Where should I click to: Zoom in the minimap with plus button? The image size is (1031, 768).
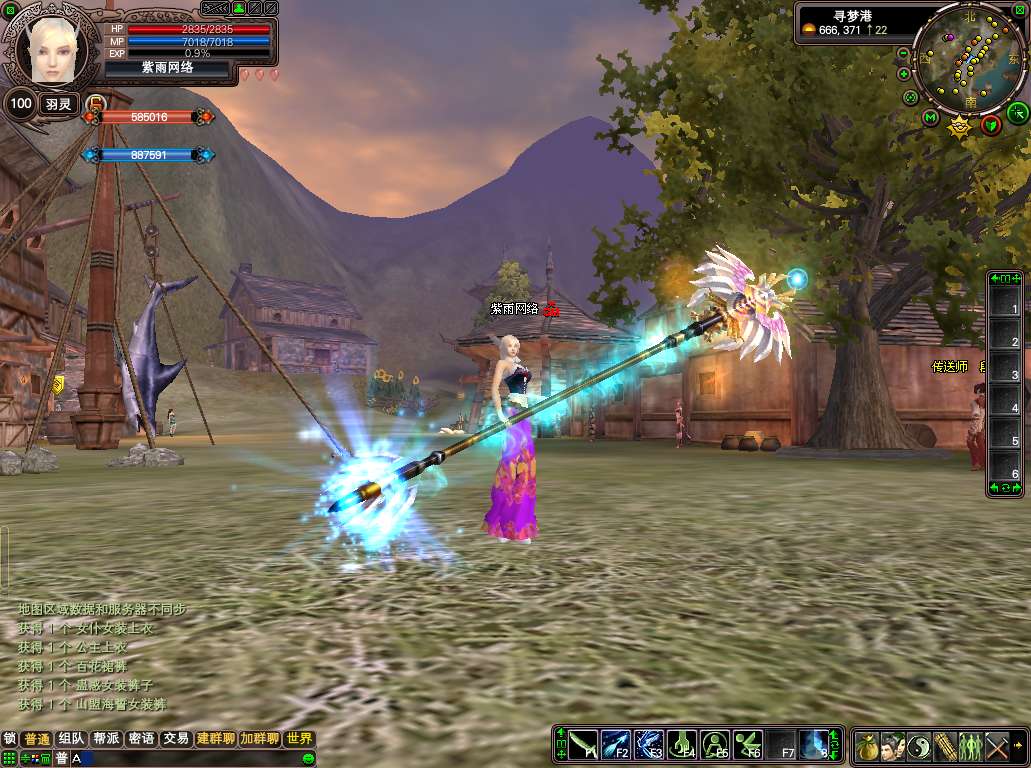point(904,74)
